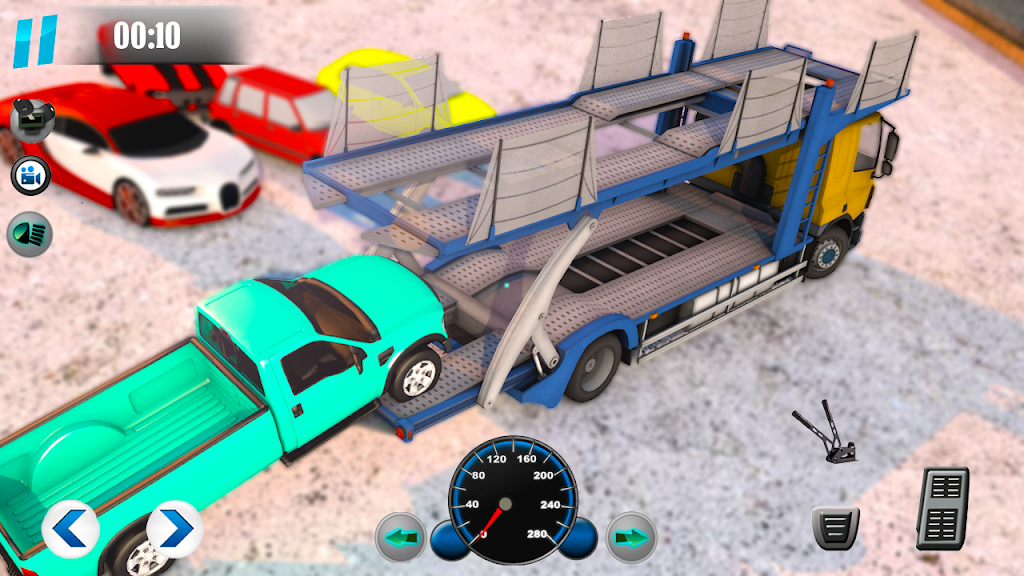This screenshot has height=576, width=1024.
Task: Steer right with the blue right arrow
Action: (x=174, y=529)
